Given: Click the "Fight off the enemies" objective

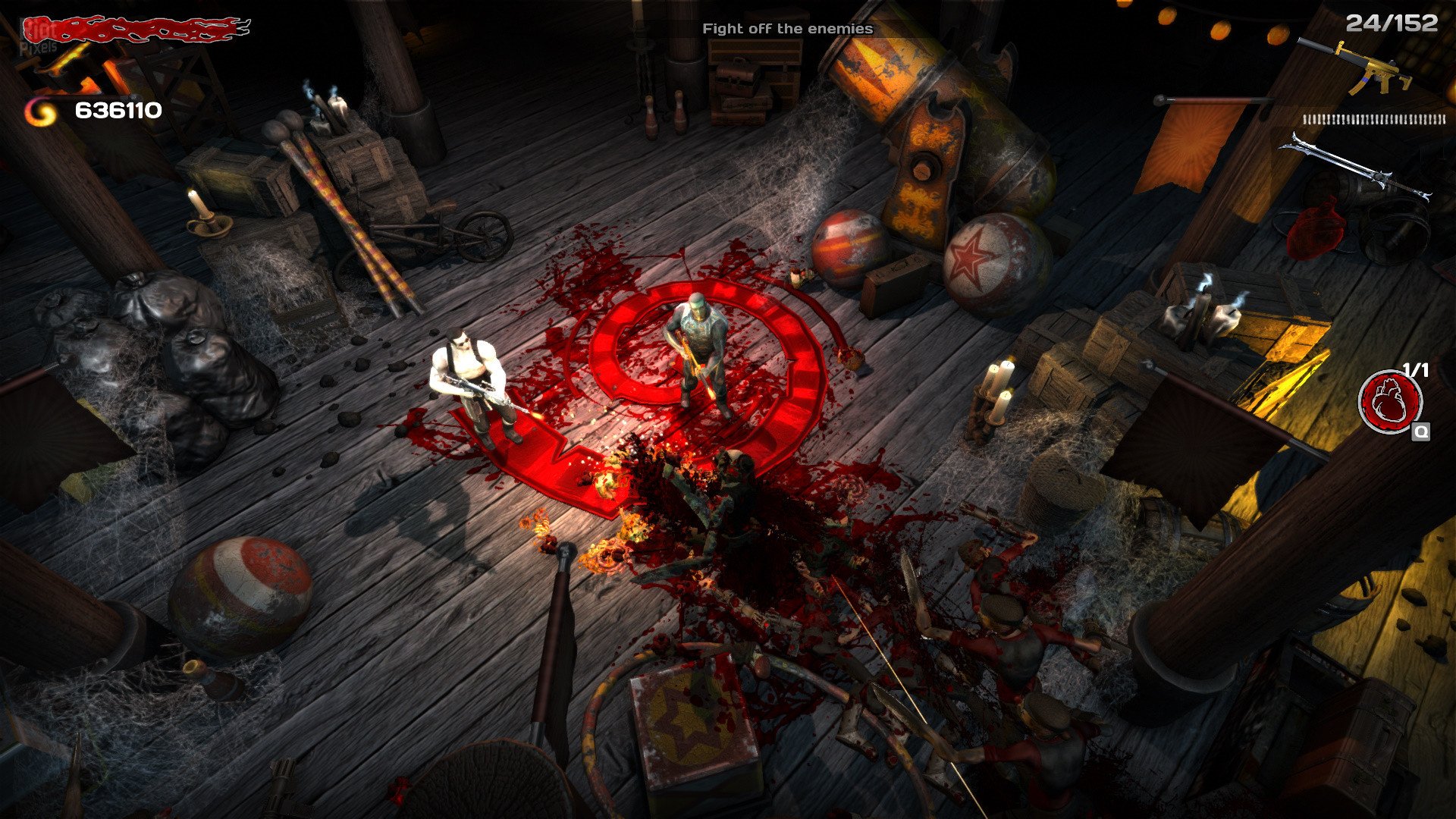Looking at the screenshot, I should (x=787, y=29).
